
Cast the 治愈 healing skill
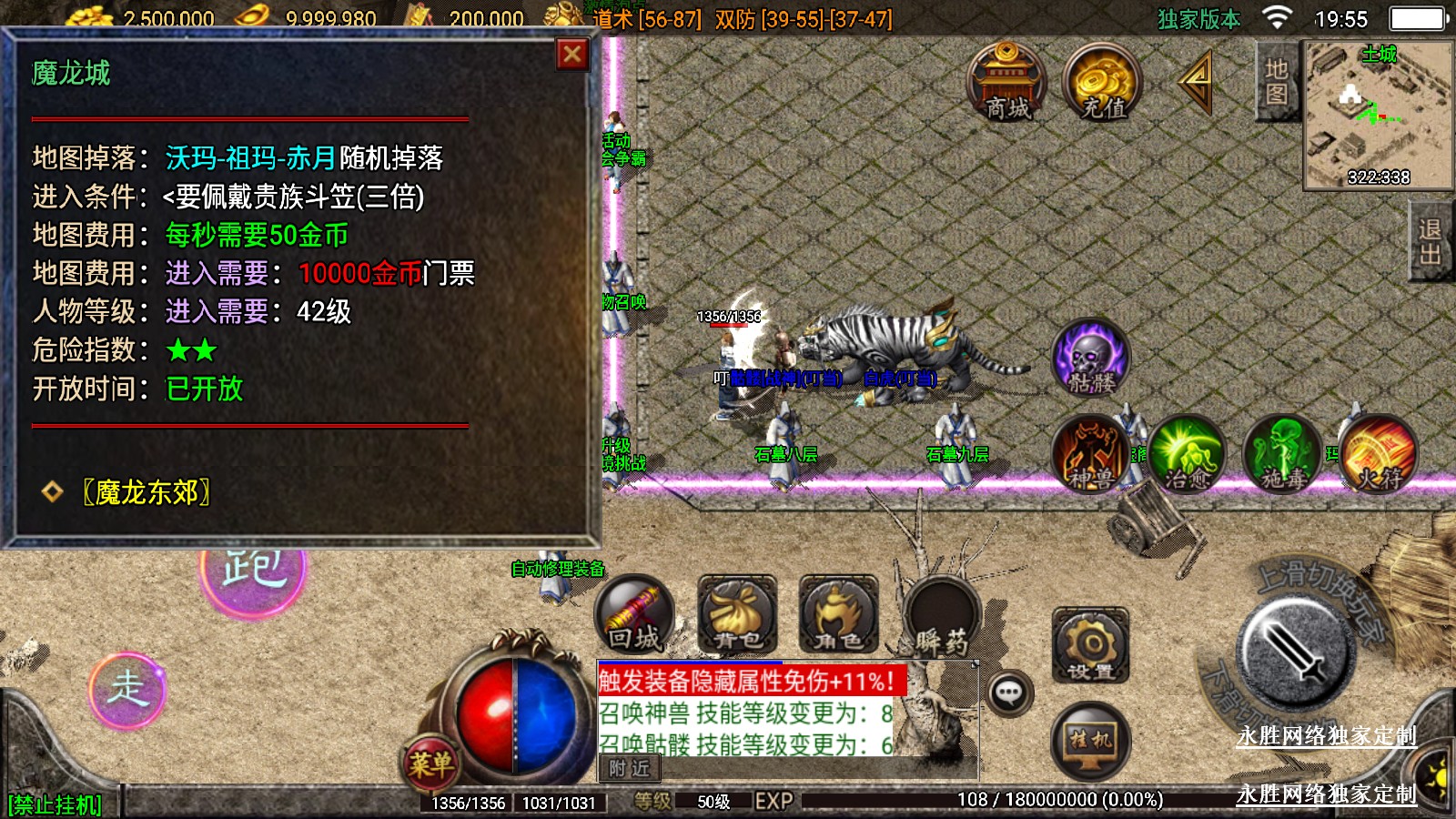click(x=1187, y=454)
